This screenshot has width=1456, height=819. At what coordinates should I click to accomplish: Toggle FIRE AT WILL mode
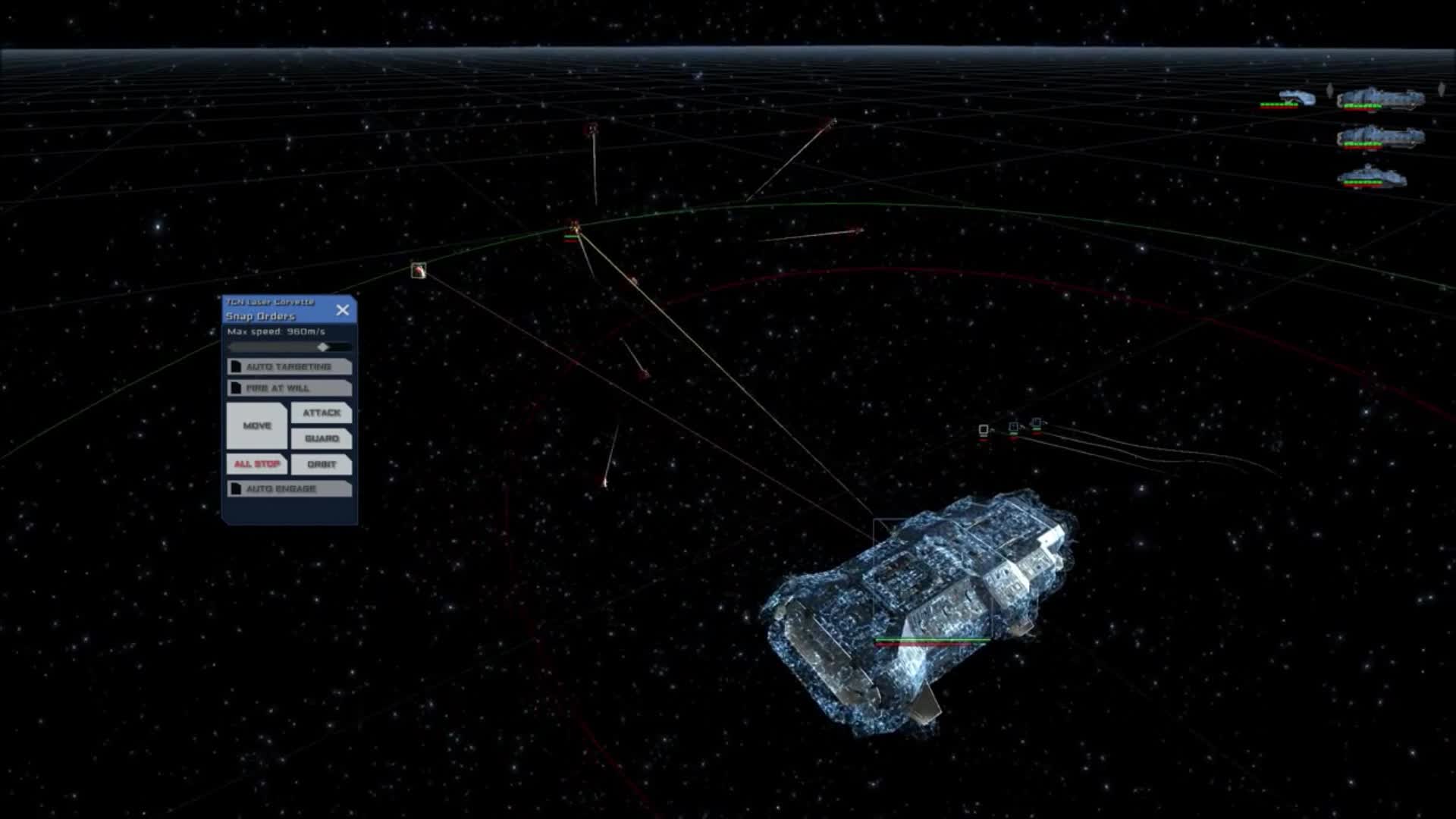click(x=289, y=388)
